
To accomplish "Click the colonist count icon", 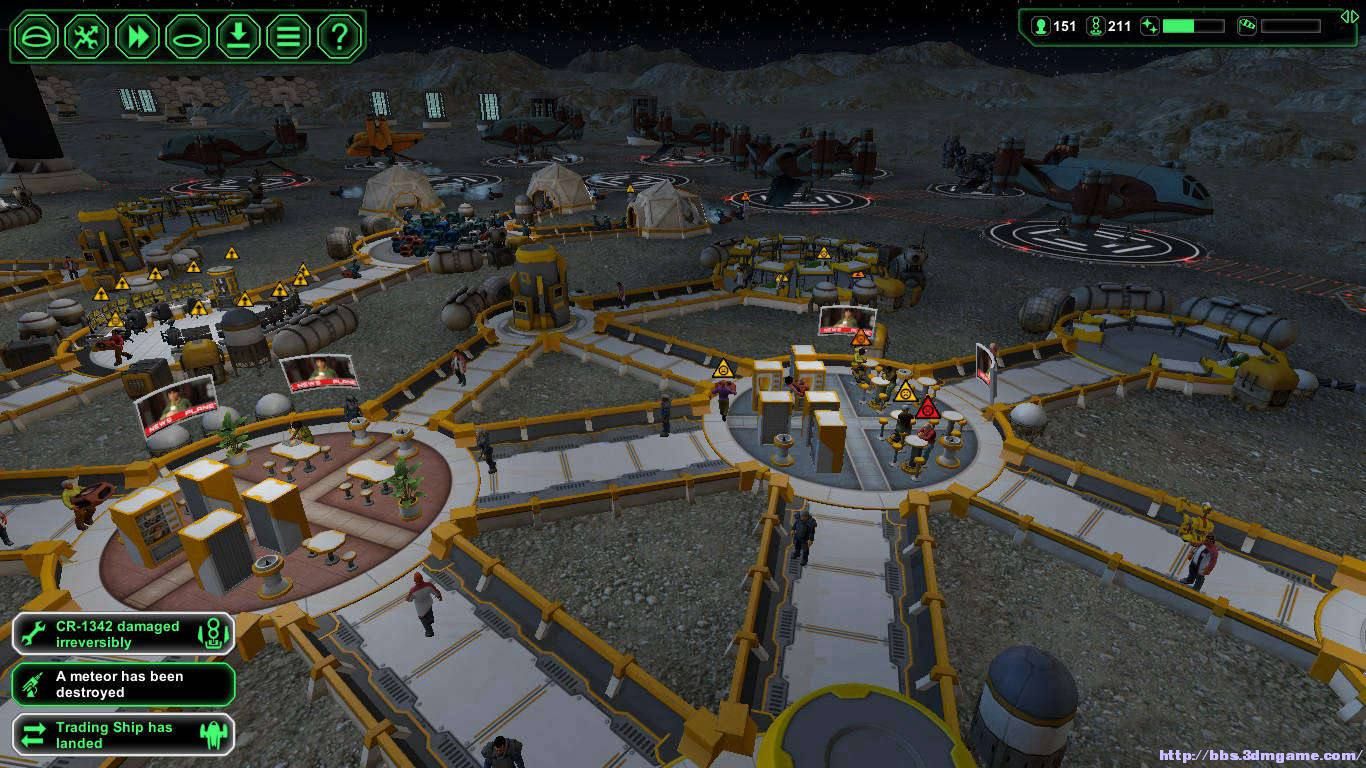I will point(1040,26).
